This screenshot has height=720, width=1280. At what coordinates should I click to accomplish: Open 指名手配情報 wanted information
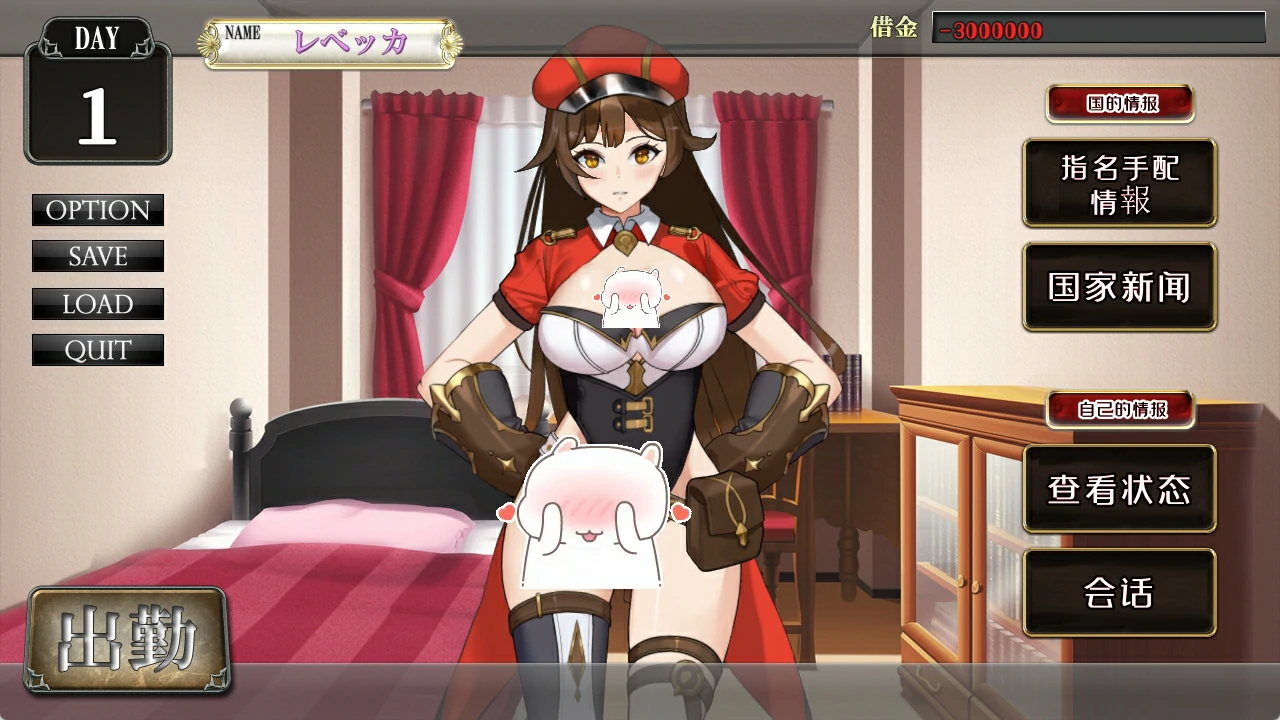[1119, 183]
